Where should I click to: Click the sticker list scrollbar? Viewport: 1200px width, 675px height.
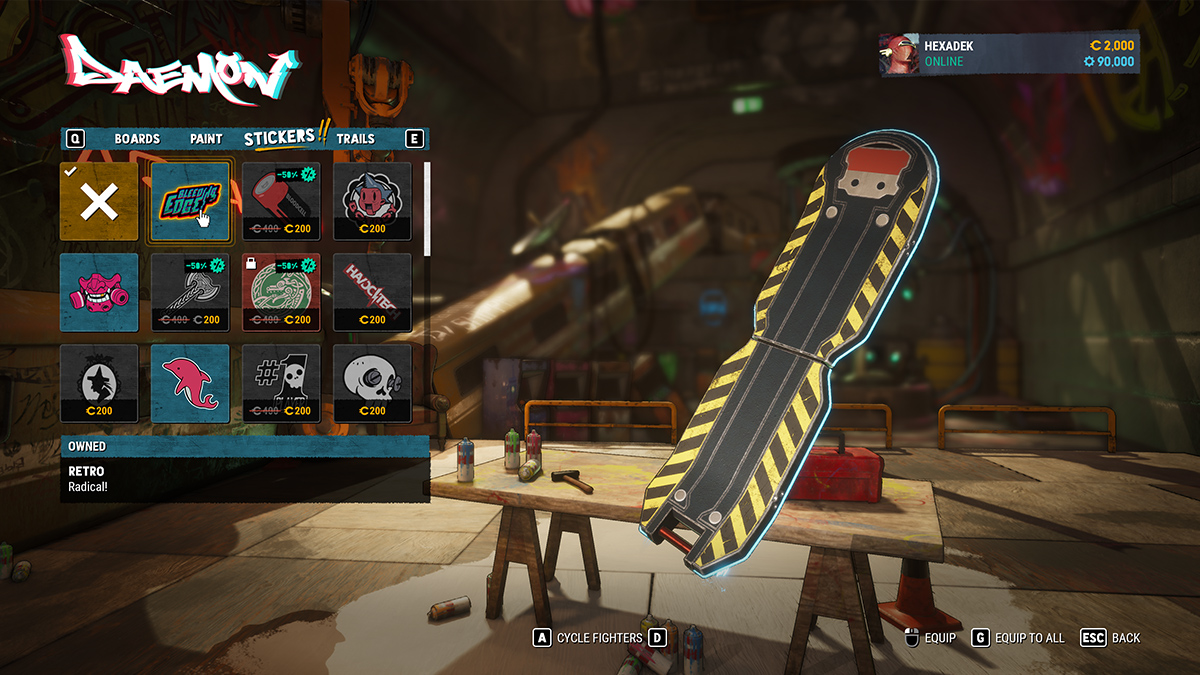(x=427, y=210)
